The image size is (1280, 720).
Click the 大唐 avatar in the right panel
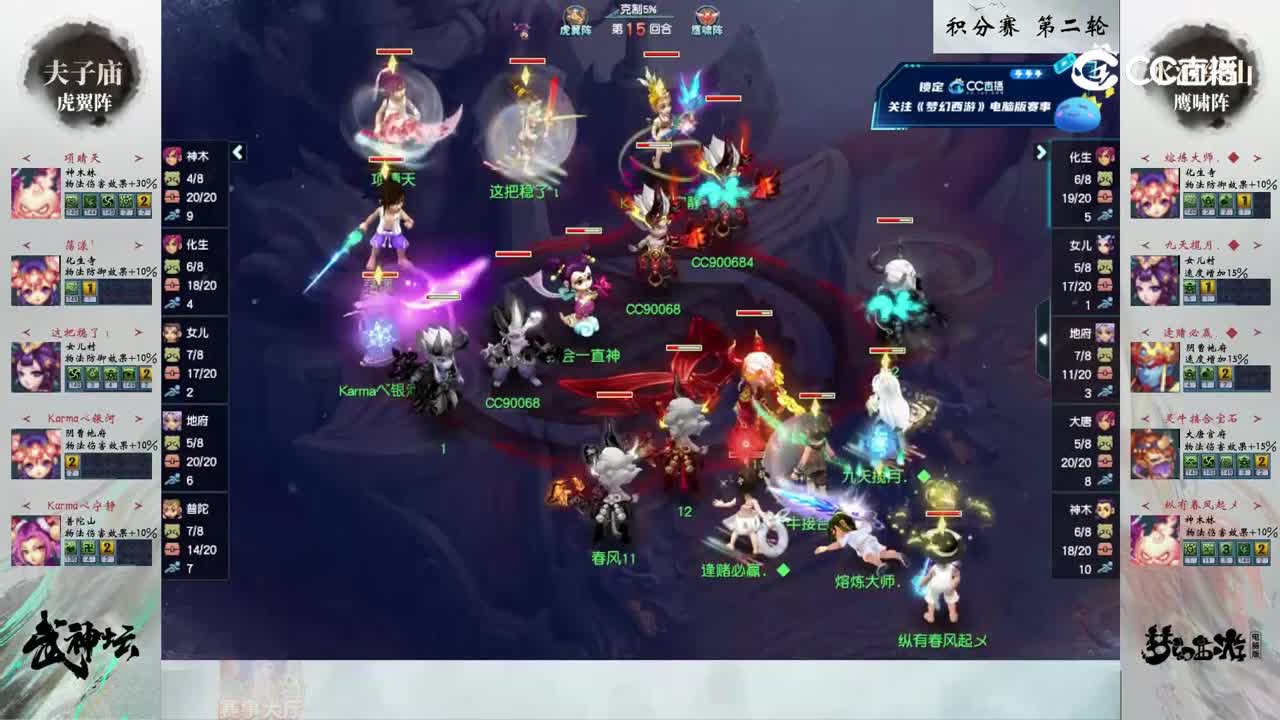[1106, 421]
